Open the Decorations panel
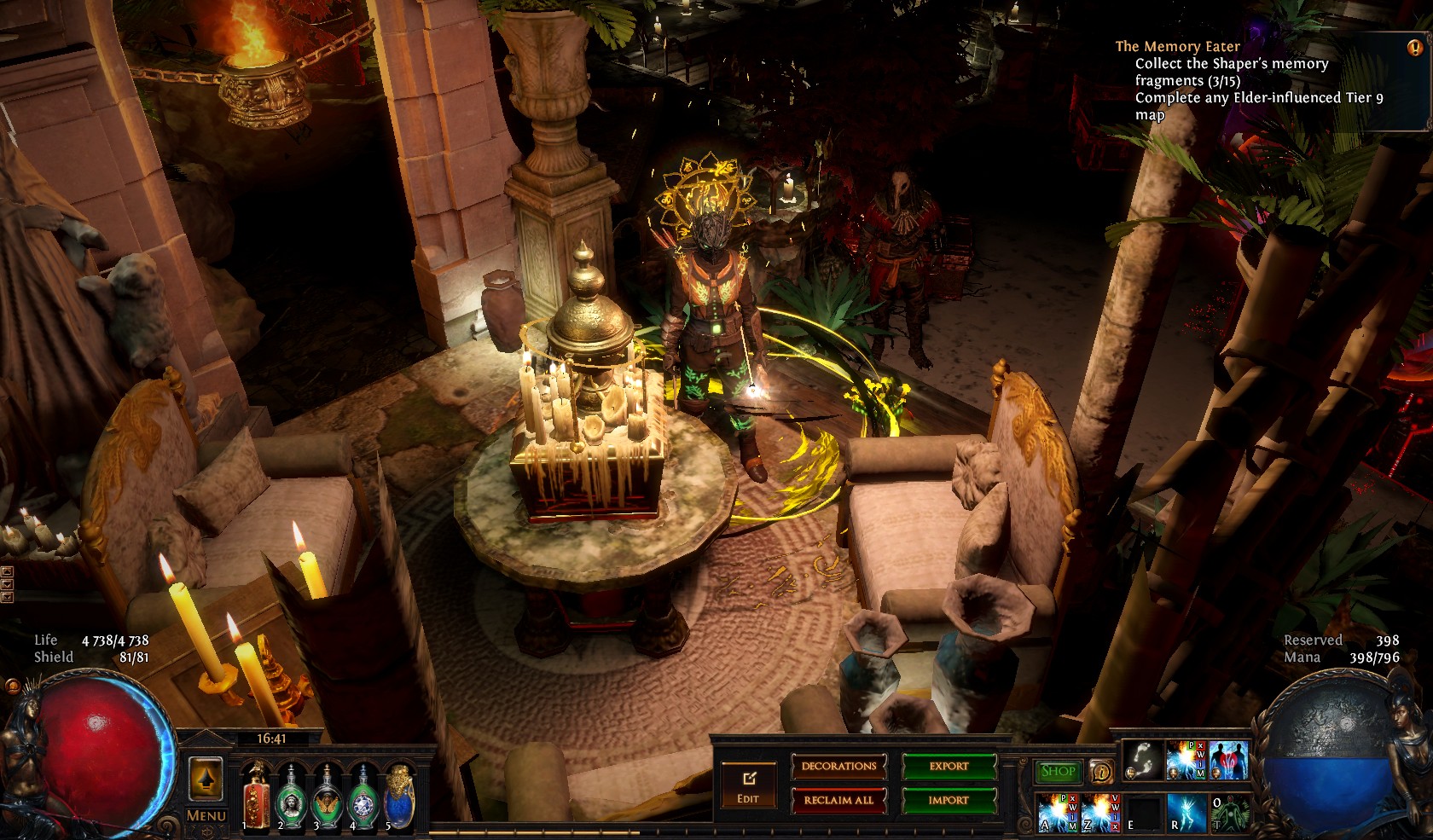The image size is (1433, 840). (x=838, y=766)
